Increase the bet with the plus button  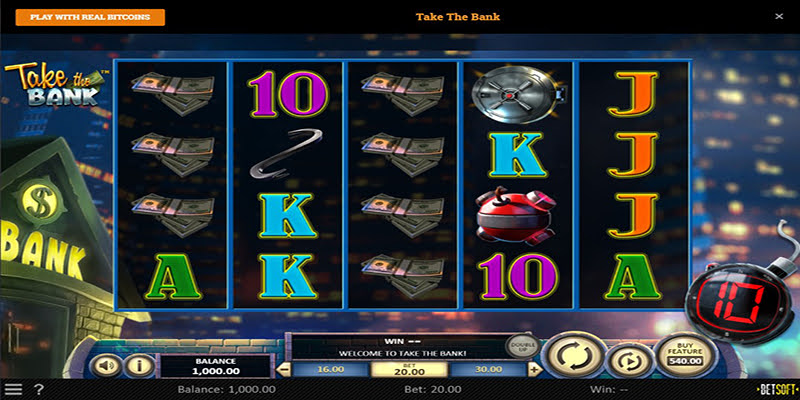534,369
